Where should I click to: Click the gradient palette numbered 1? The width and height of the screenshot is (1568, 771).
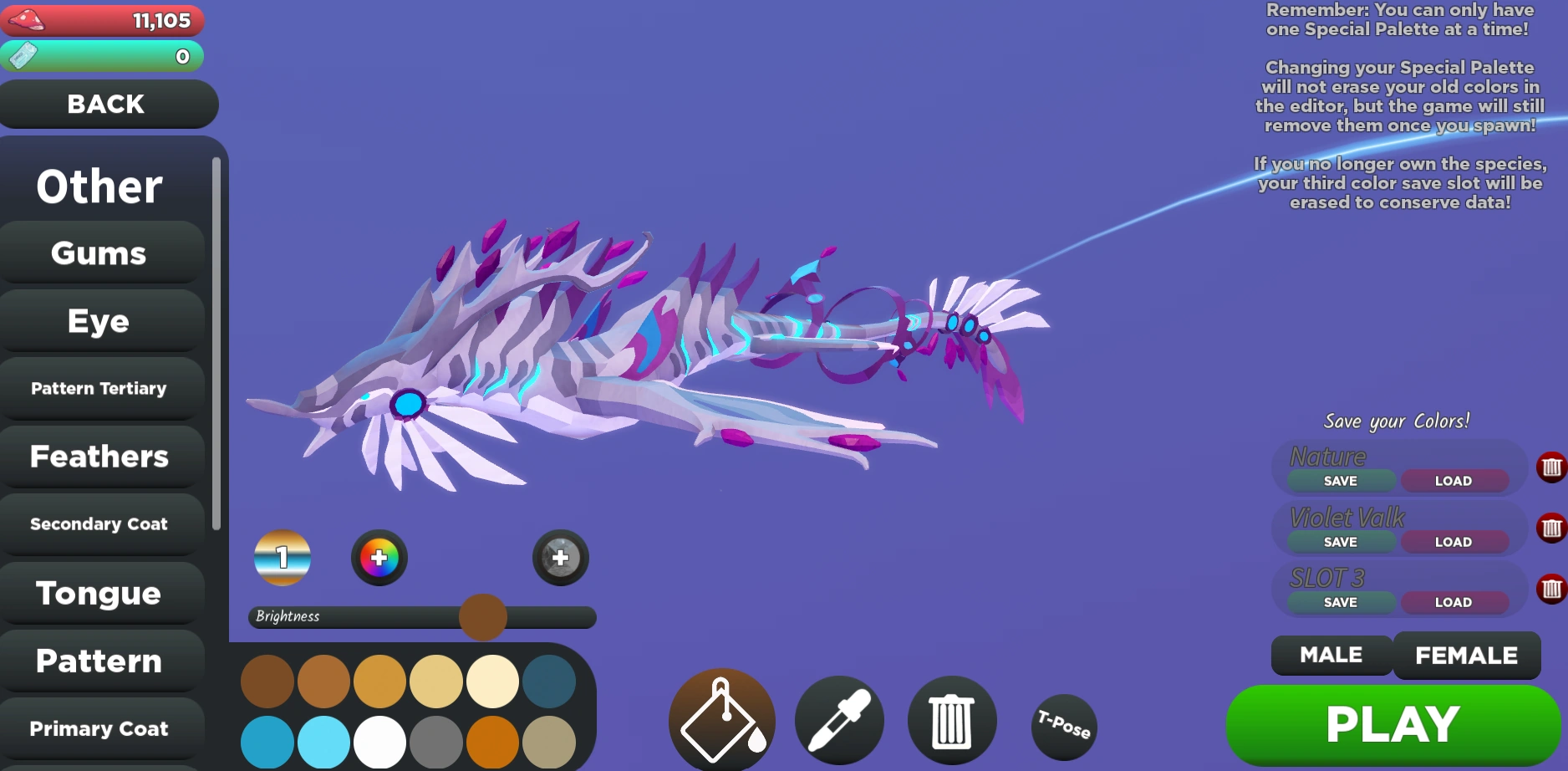(282, 558)
